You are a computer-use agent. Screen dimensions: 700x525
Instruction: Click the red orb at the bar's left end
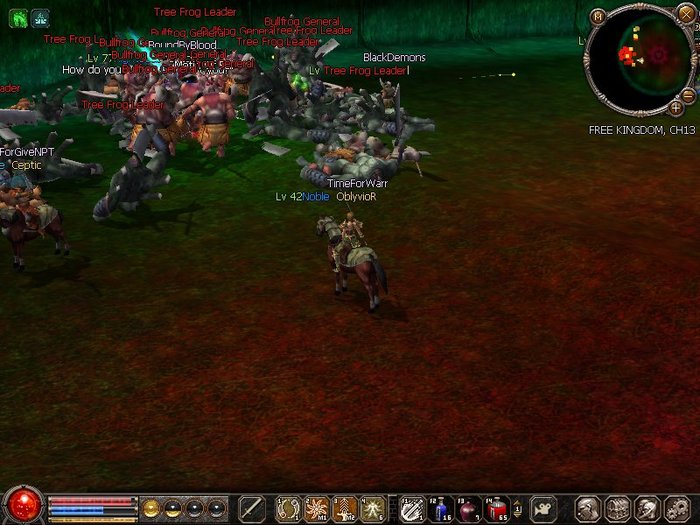[x=22, y=505]
